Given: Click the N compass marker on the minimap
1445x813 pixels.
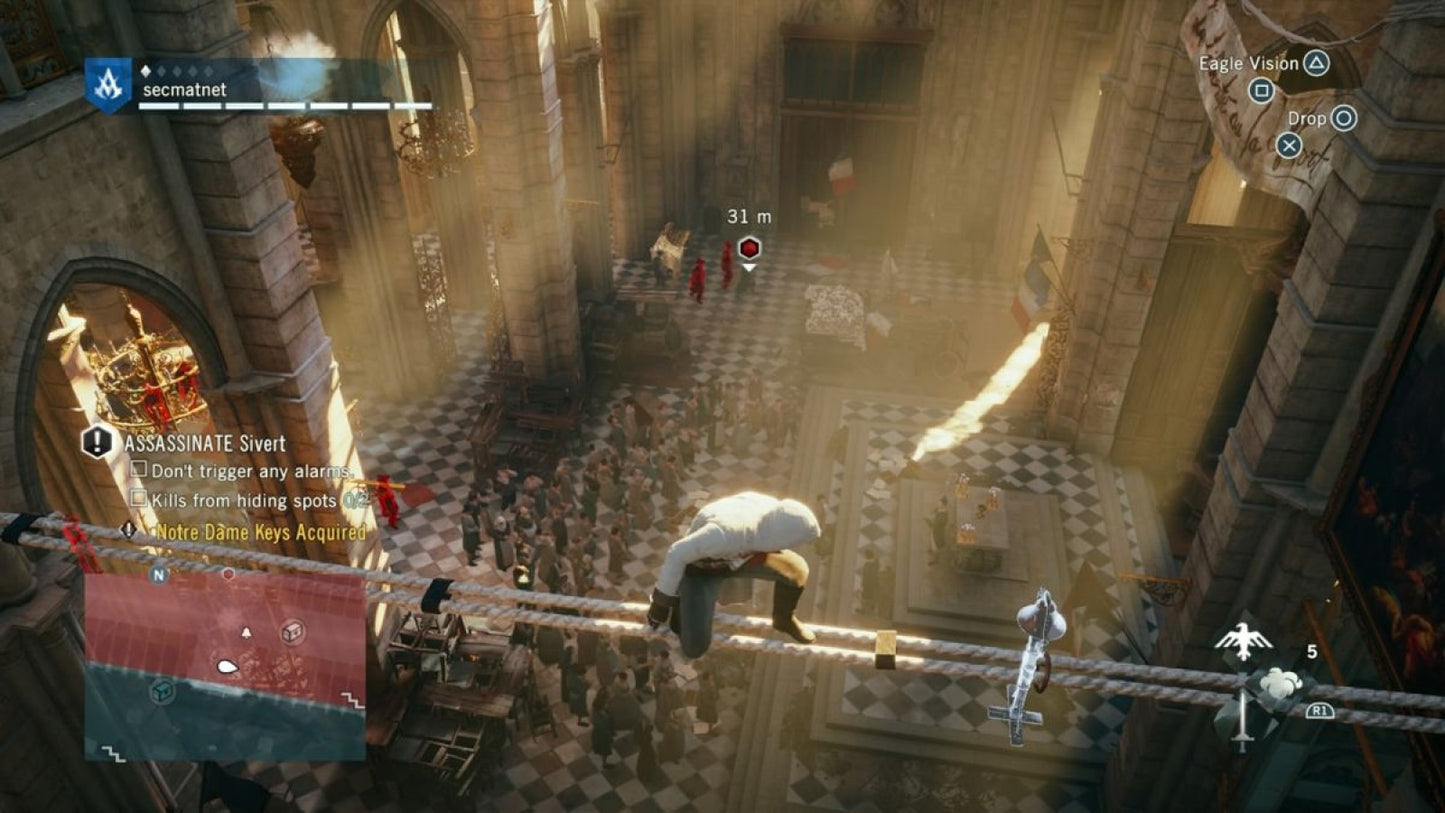Looking at the screenshot, I should (158, 575).
